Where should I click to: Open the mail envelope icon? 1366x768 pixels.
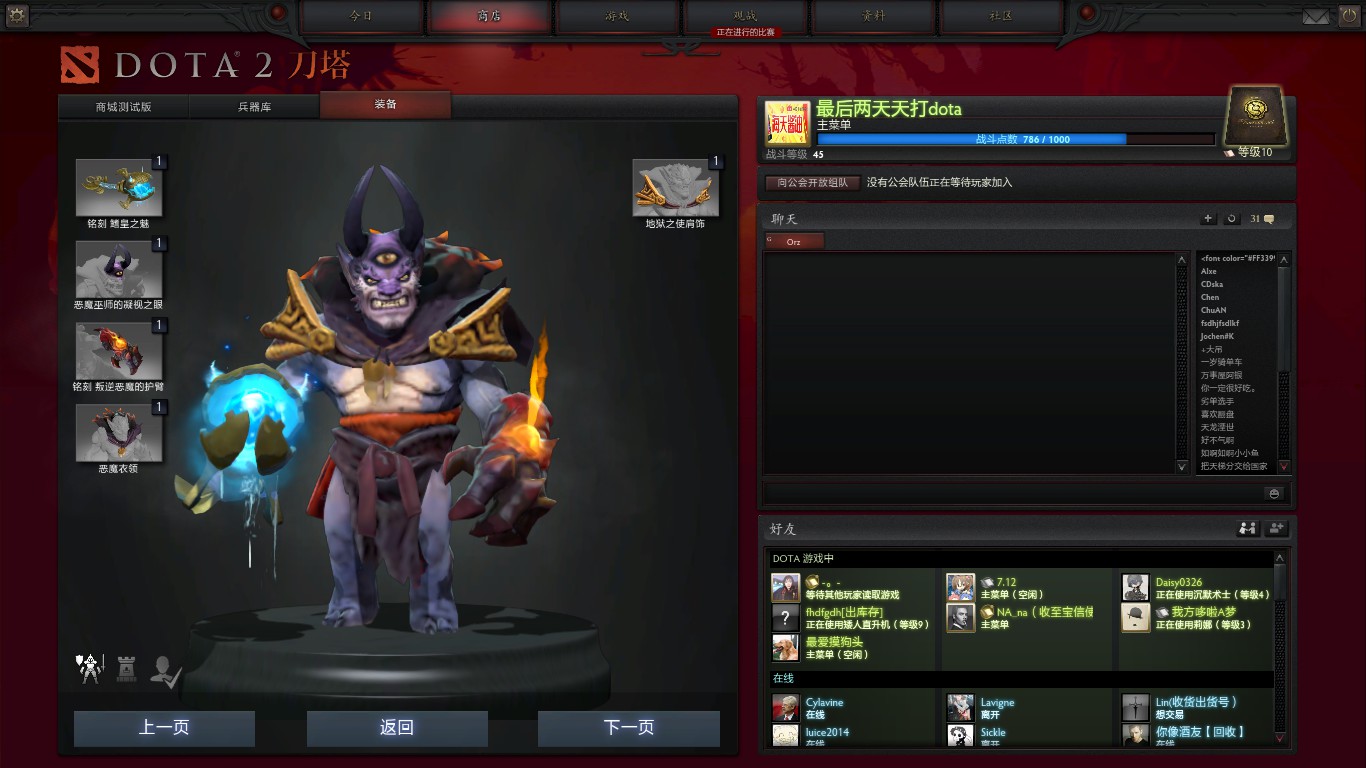coord(1316,16)
